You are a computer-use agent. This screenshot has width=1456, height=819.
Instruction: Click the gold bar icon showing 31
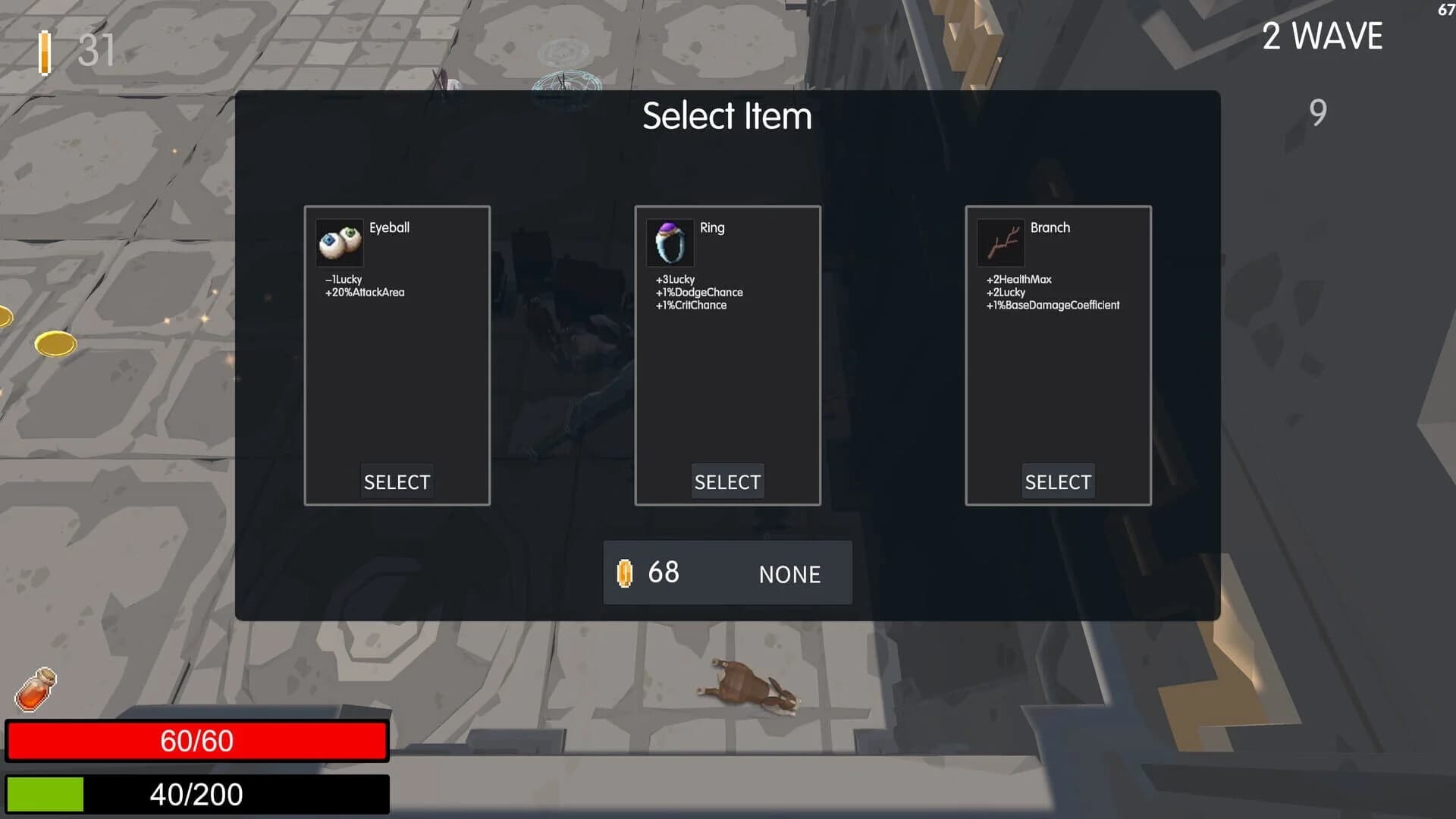[45, 52]
